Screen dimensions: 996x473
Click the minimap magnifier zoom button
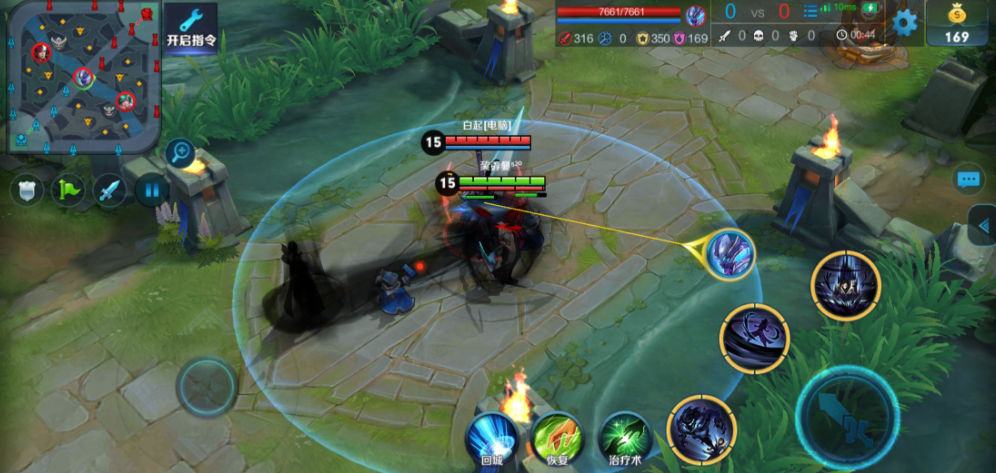click(181, 152)
